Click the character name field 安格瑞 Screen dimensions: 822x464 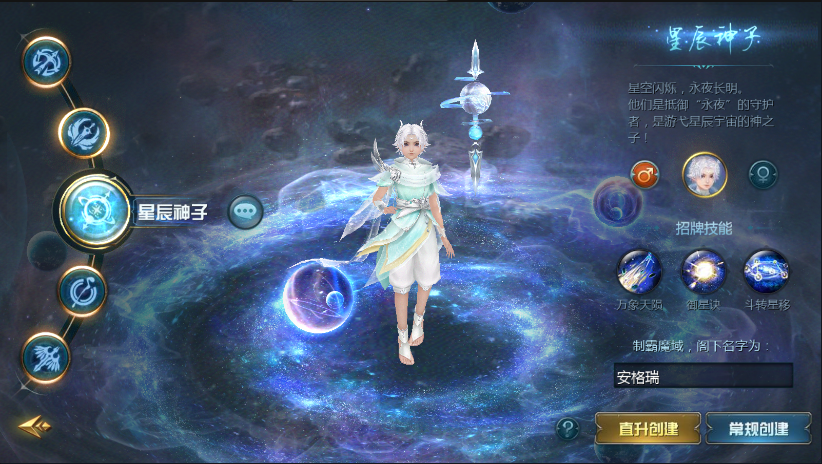click(x=703, y=377)
